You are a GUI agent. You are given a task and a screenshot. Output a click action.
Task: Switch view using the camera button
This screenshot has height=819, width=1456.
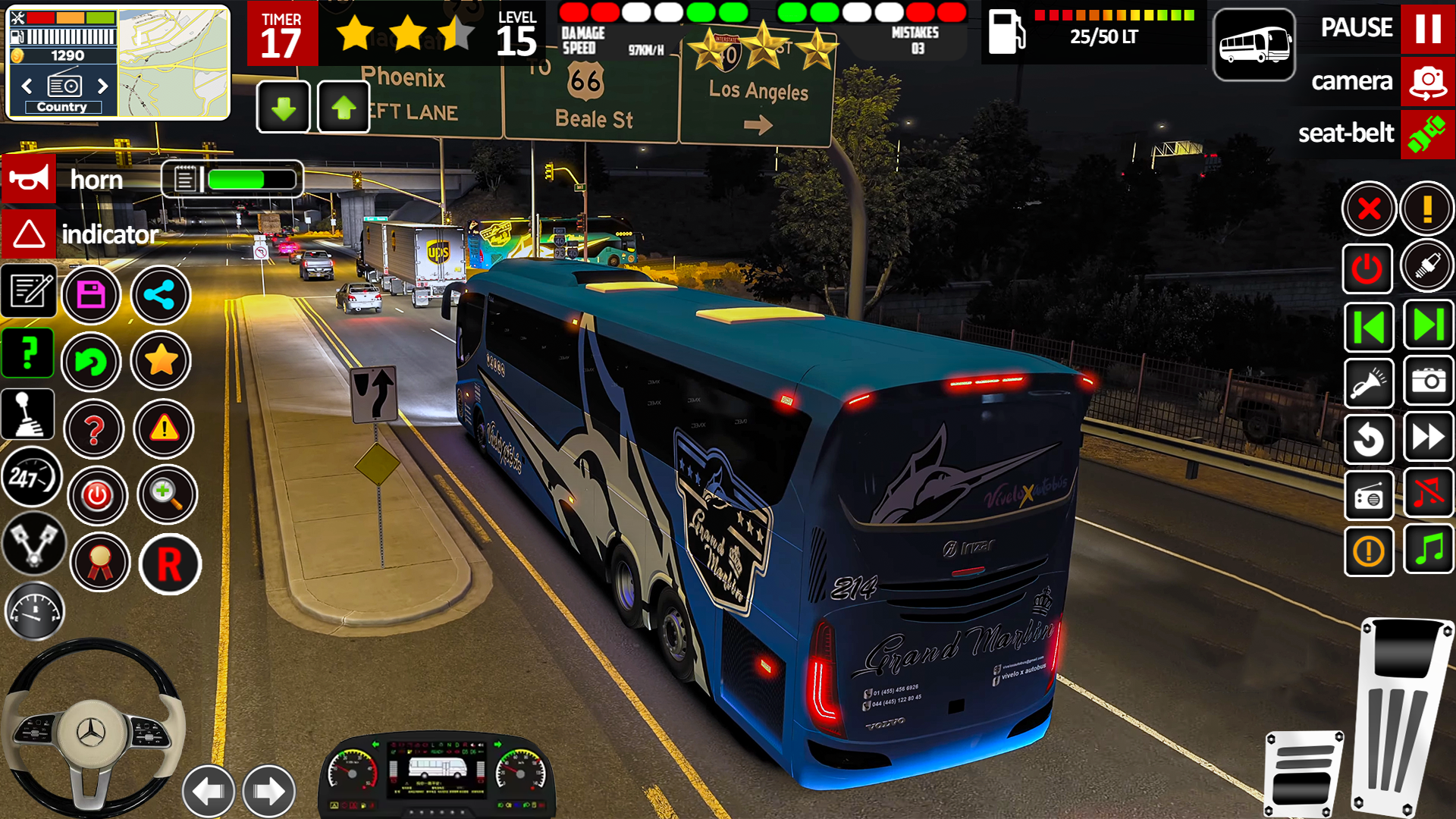click(1427, 81)
